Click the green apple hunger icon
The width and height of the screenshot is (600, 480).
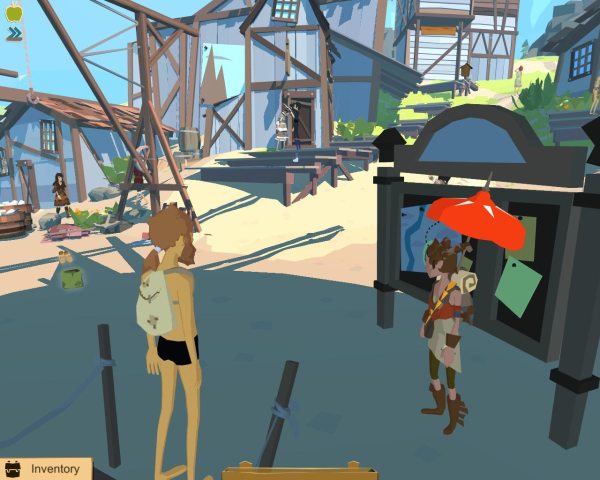(x=14, y=13)
